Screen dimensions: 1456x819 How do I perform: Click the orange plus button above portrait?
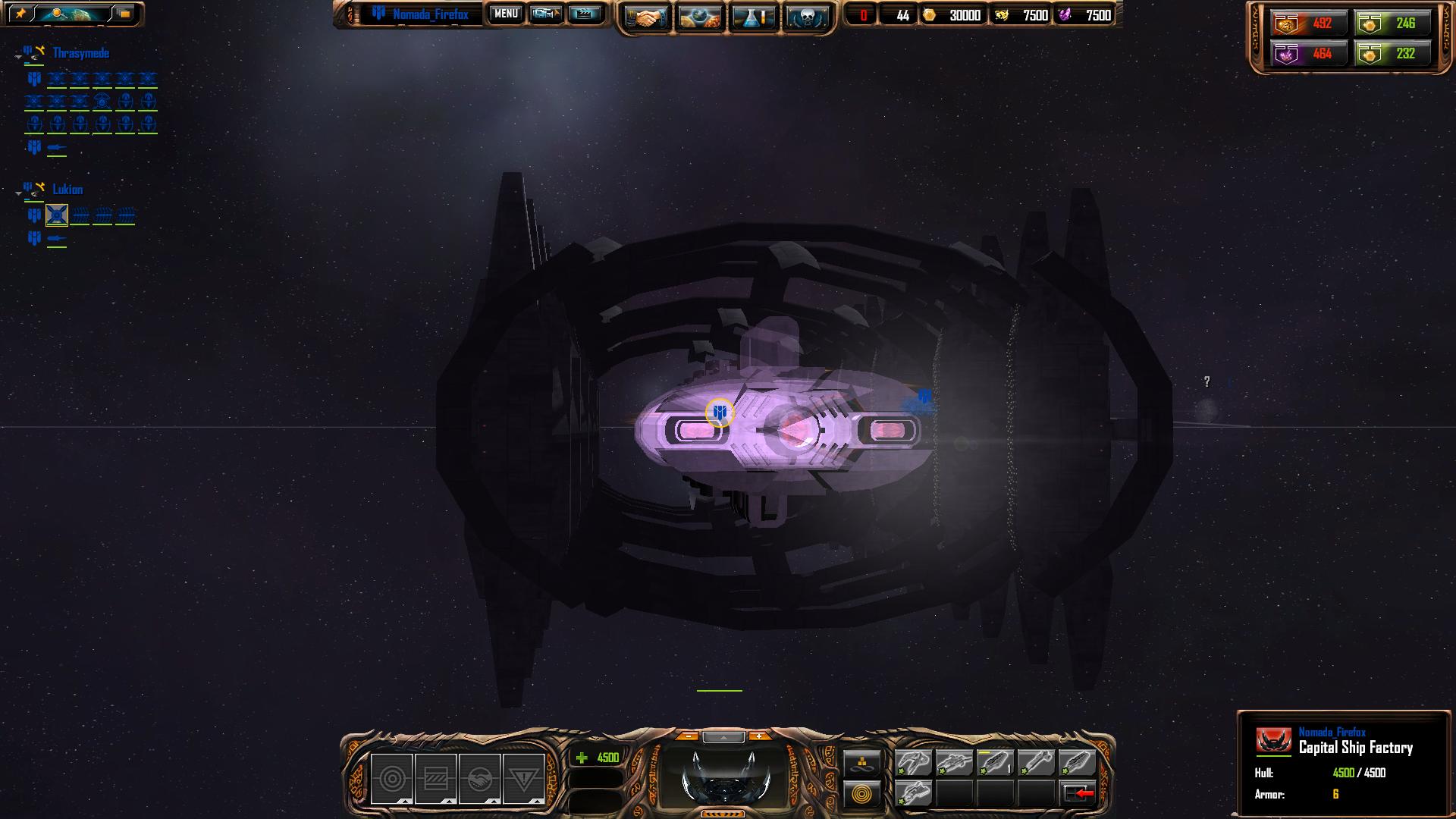[x=758, y=736]
